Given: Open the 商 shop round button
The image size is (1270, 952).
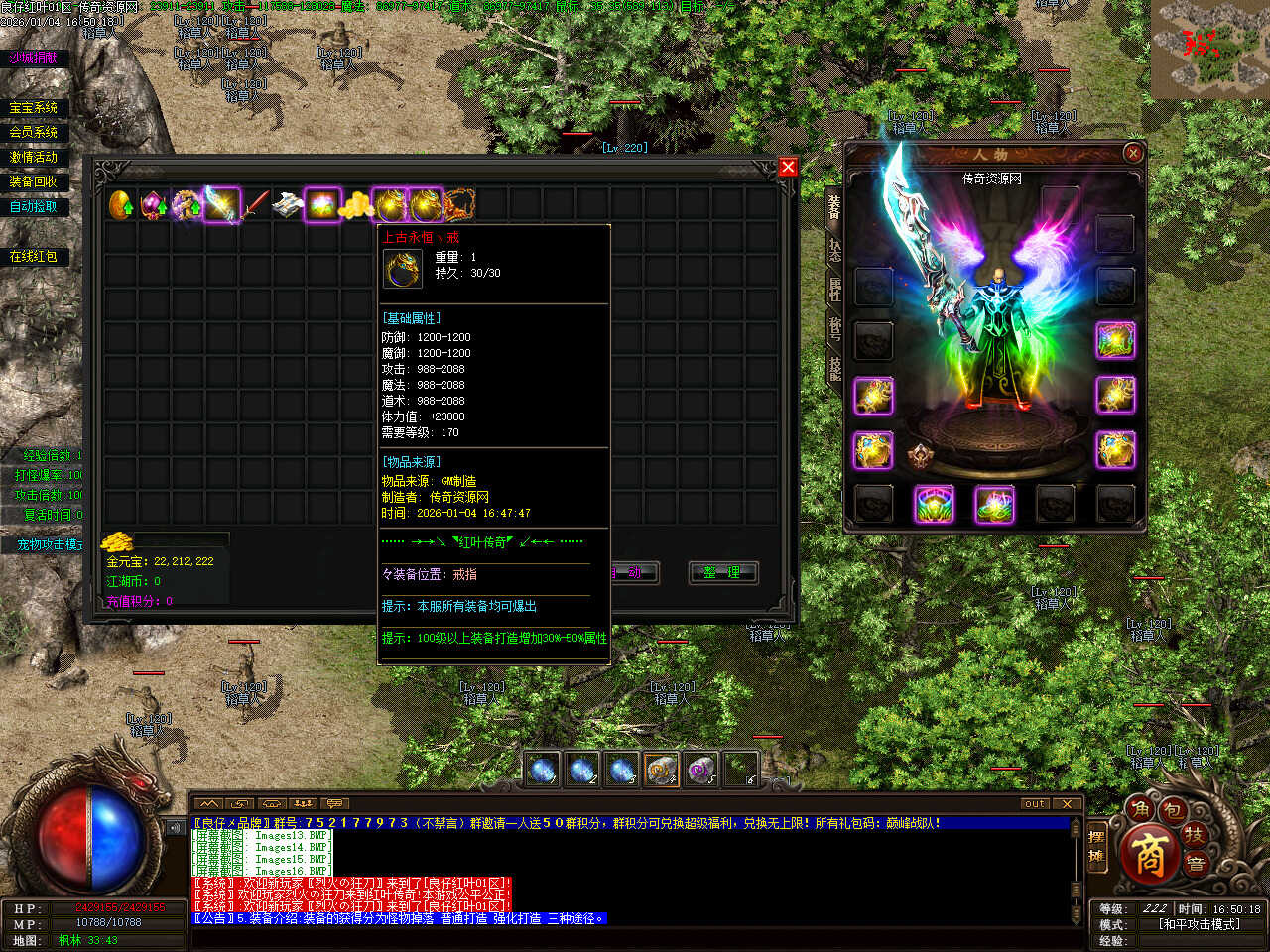Looking at the screenshot, I should click(x=1149, y=856).
